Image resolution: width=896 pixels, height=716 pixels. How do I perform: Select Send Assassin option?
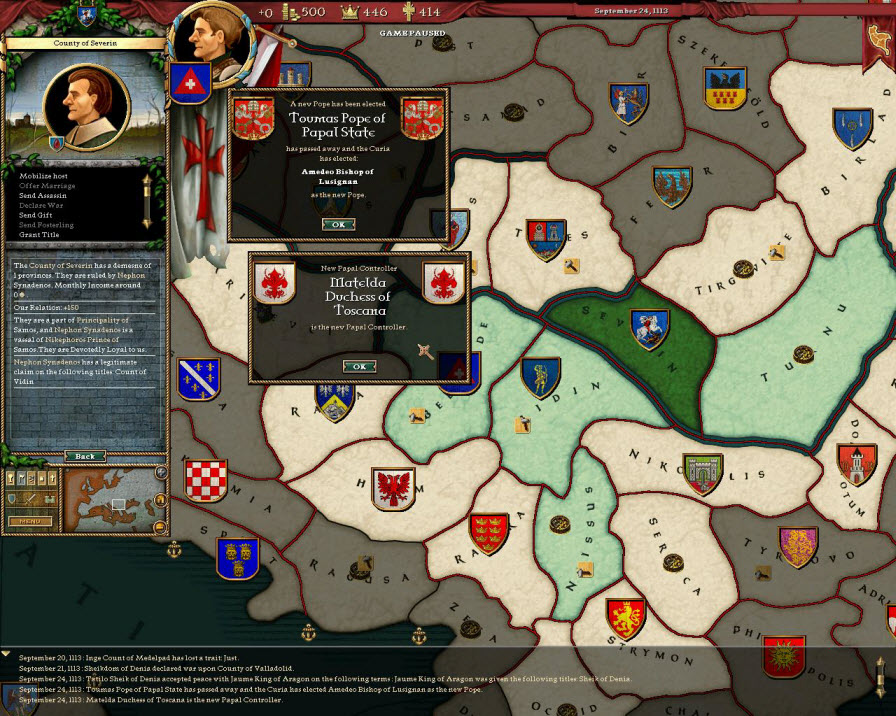tap(44, 196)
